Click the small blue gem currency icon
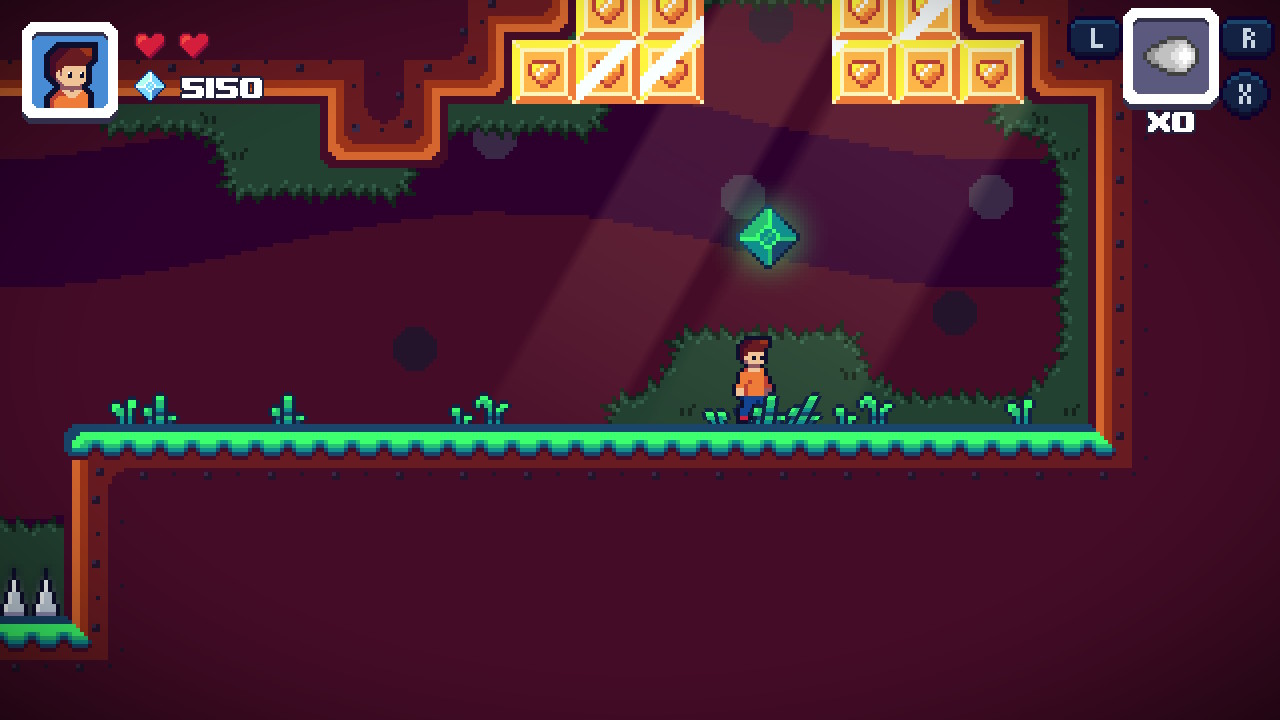This screenshot has width=1280, height=720. pos(150,88)
